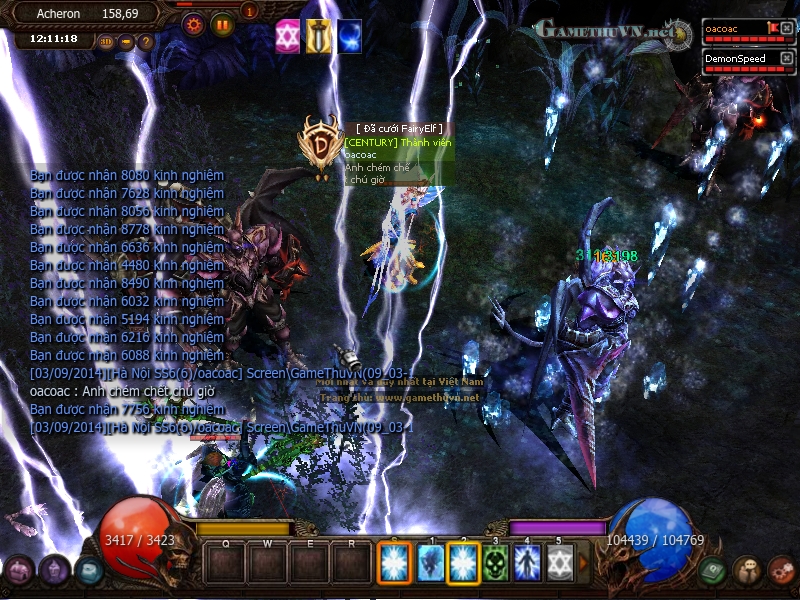
Task: Click the orange pause button
Action: (x=222, y=24)
